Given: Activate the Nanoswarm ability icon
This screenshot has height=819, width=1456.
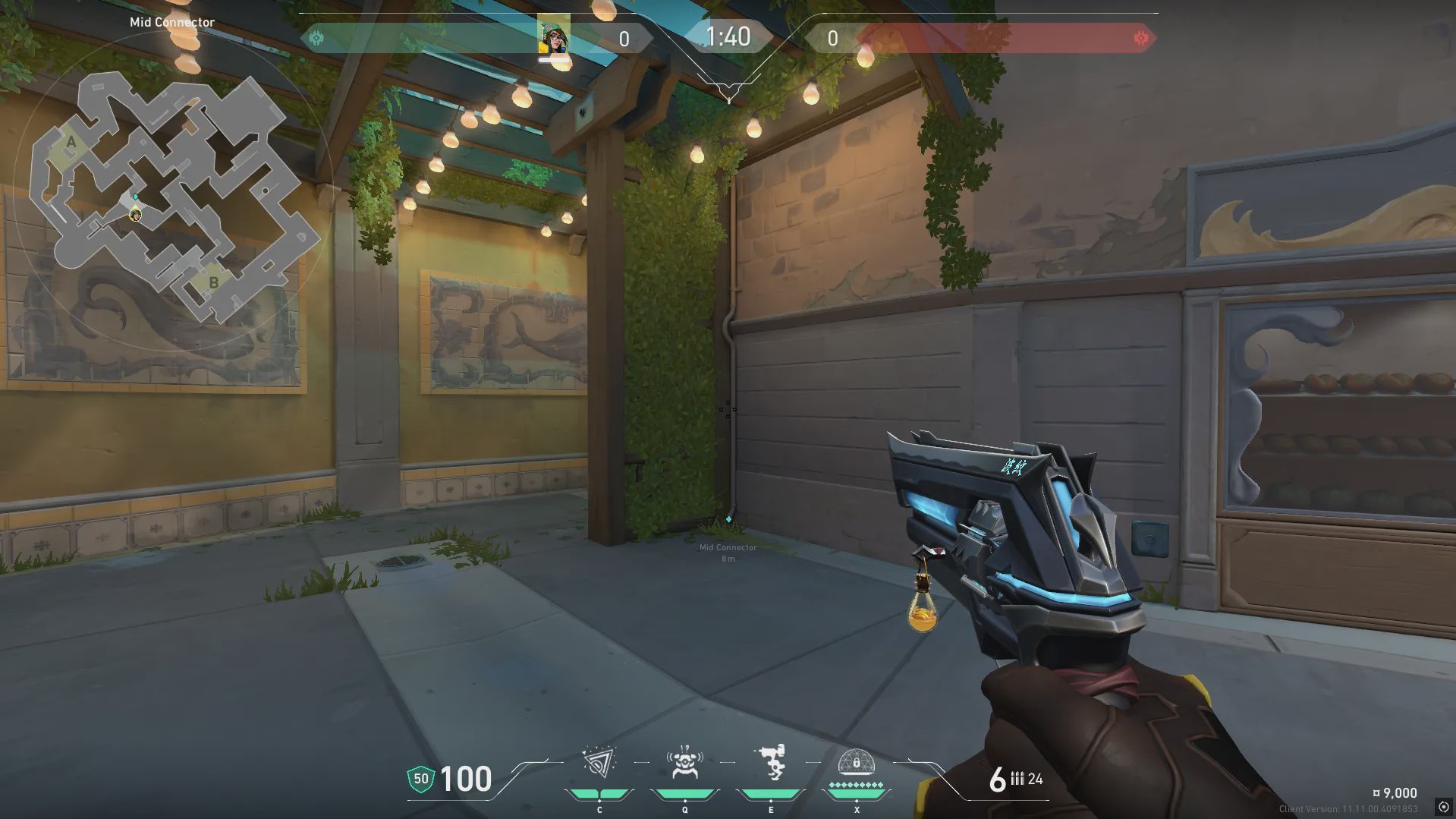Looking at the screenshot, I should [x=599, y=763].
